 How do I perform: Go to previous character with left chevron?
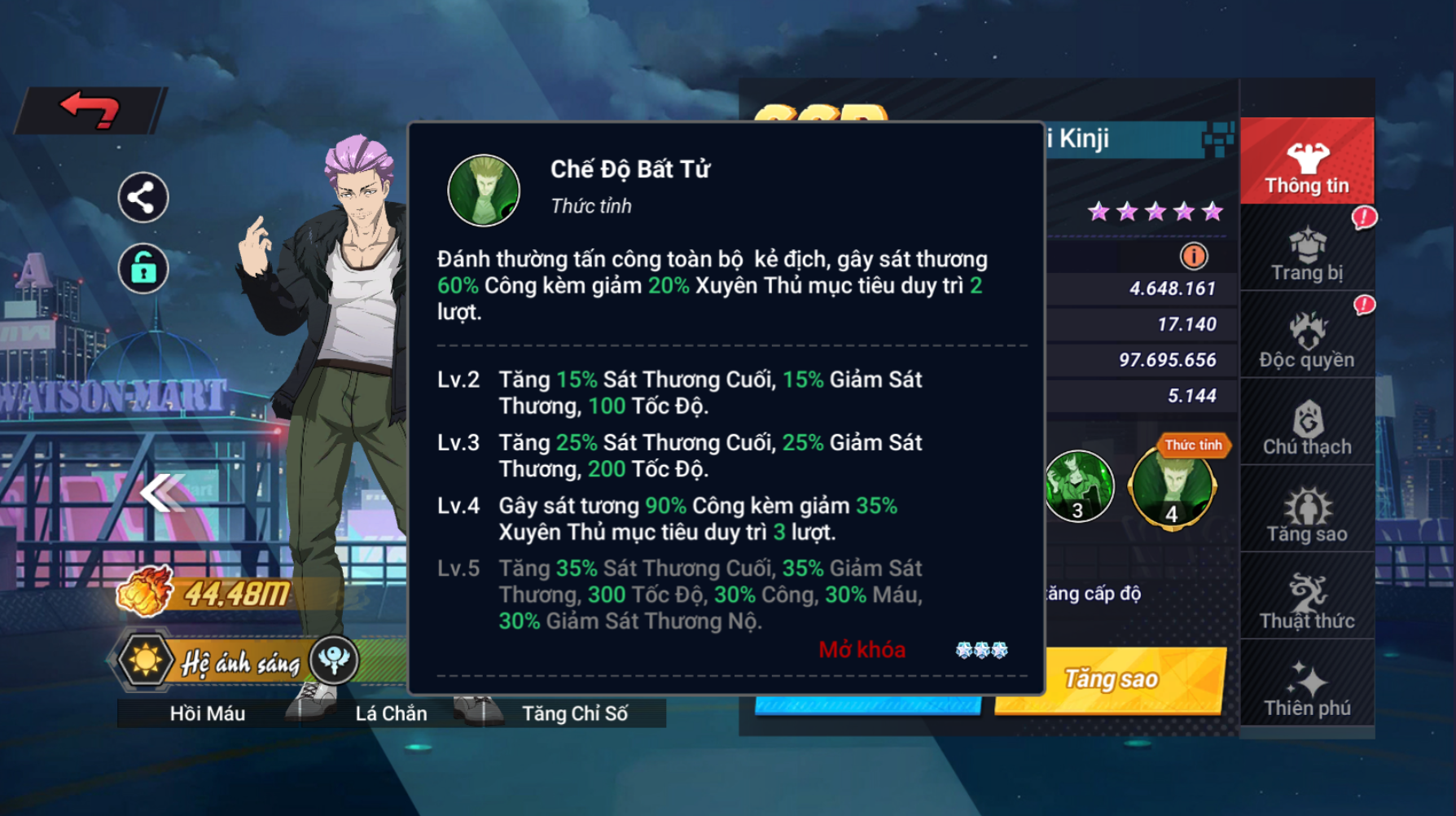pos(161,493)
